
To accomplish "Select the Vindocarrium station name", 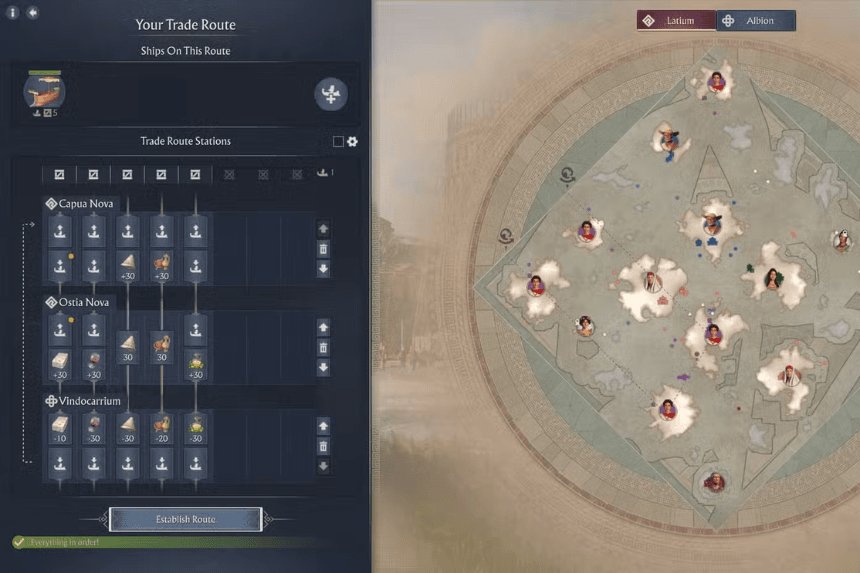I will click(x=88, y=401).
